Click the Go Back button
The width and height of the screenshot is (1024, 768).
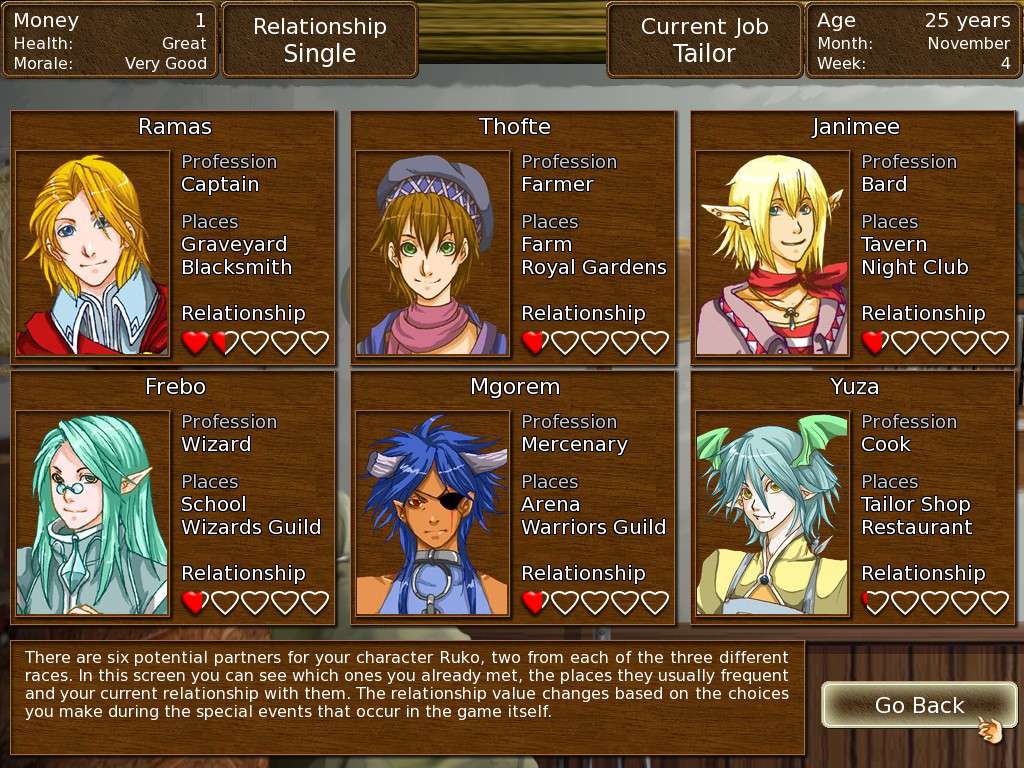click(918, 706)
